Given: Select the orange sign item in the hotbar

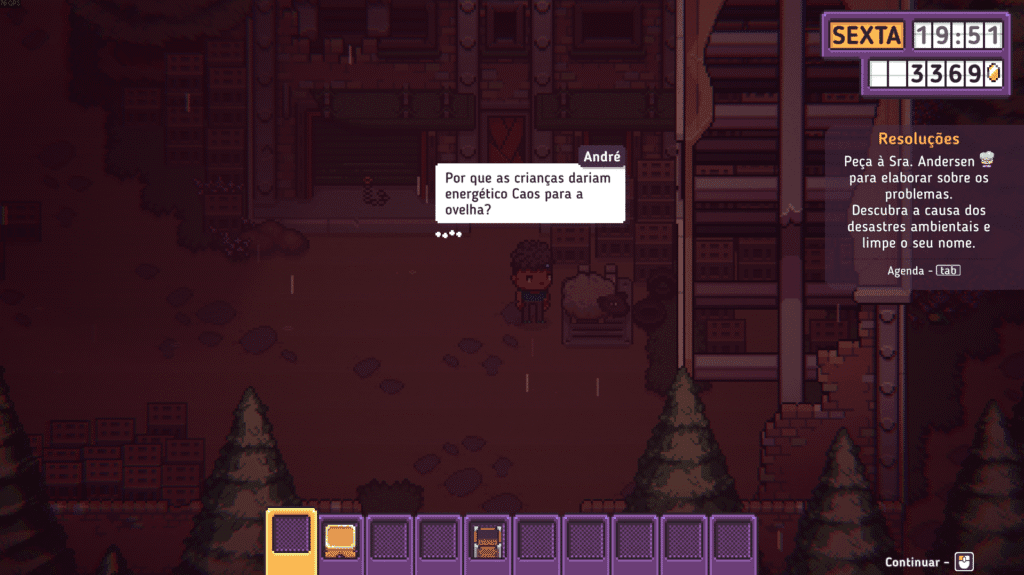Looking at the screenshot, I should tap(341, 541).
